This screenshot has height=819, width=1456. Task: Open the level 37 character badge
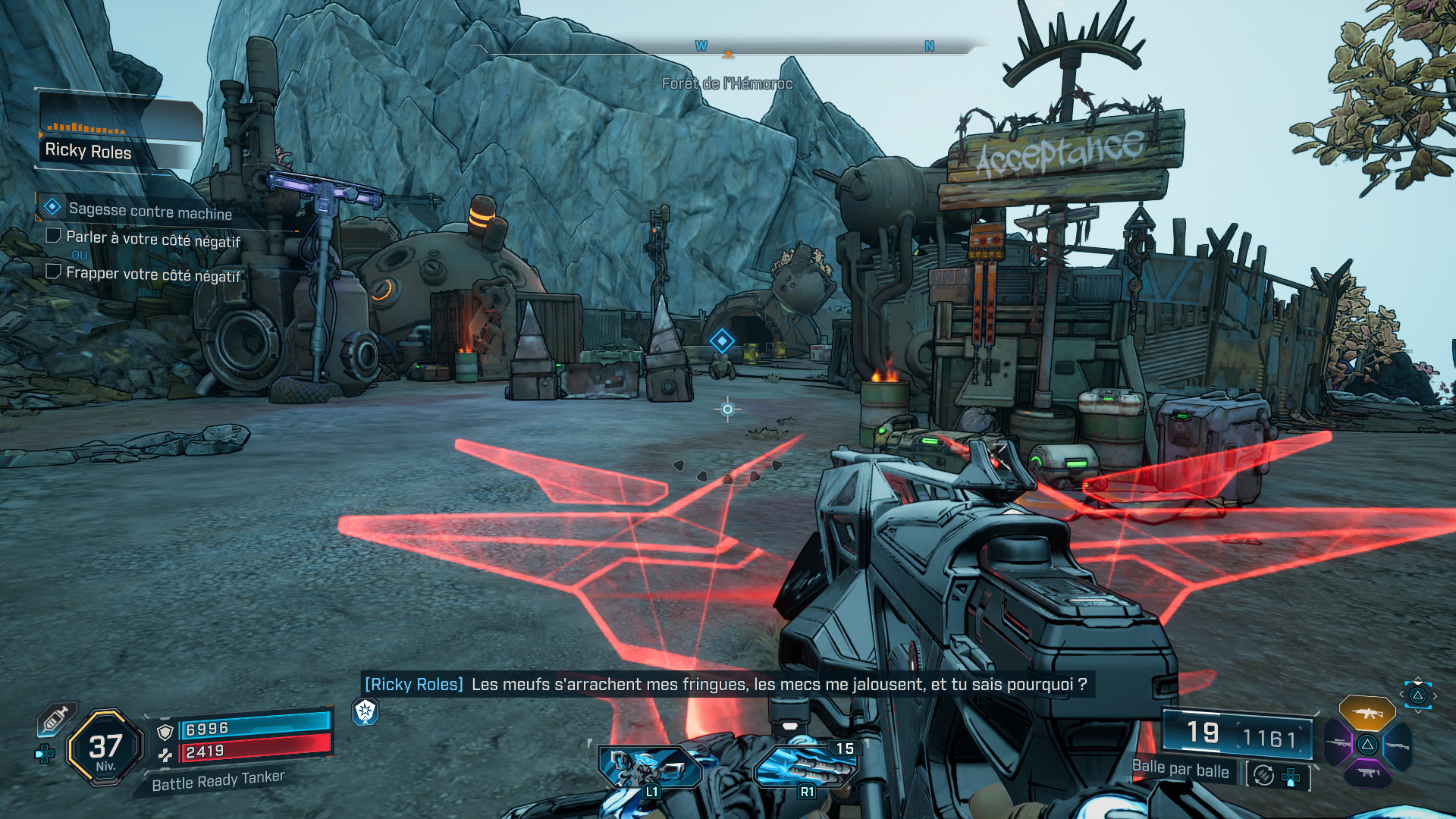point(105,748)
